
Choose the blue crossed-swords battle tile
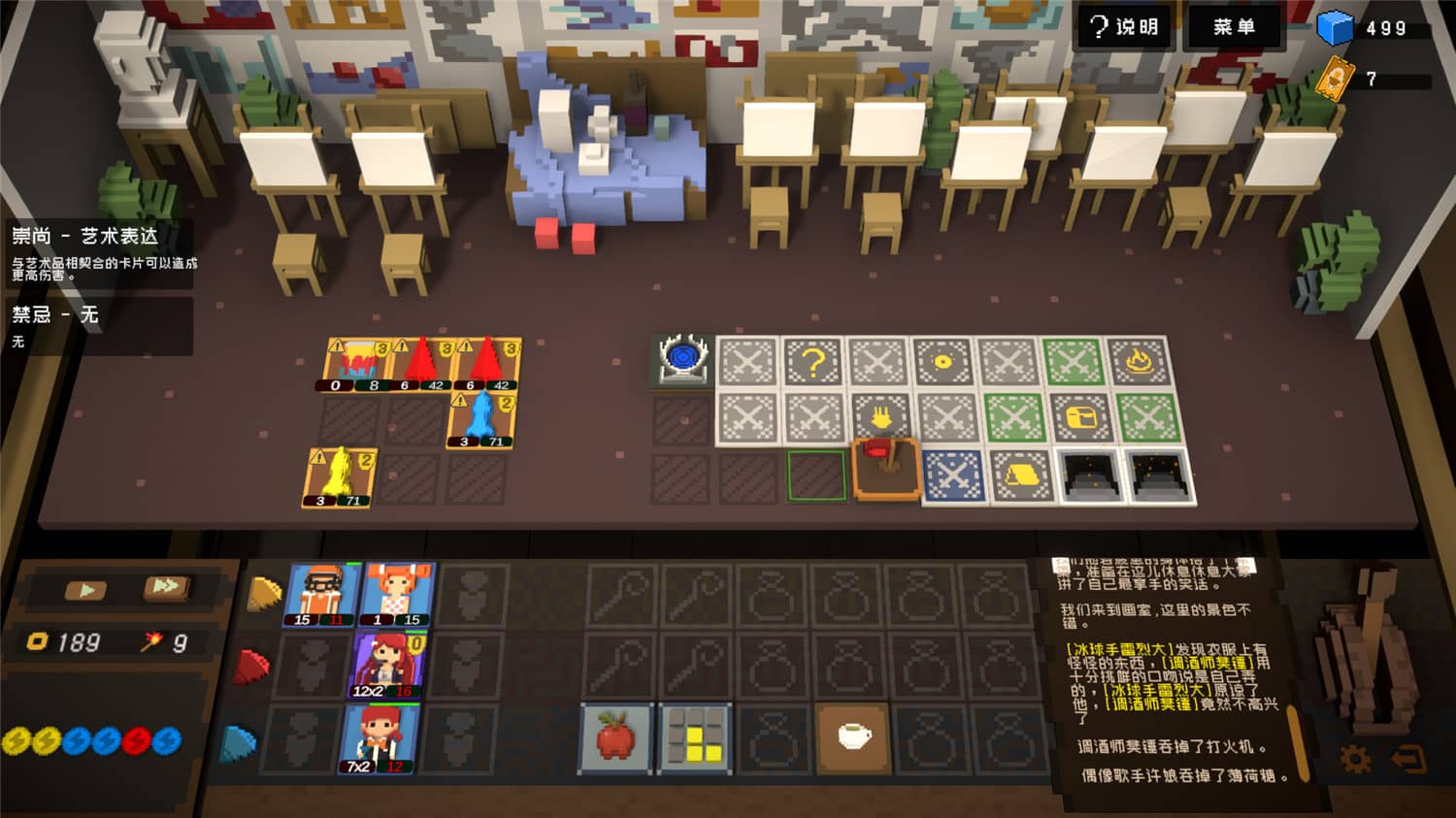point(954,476)
